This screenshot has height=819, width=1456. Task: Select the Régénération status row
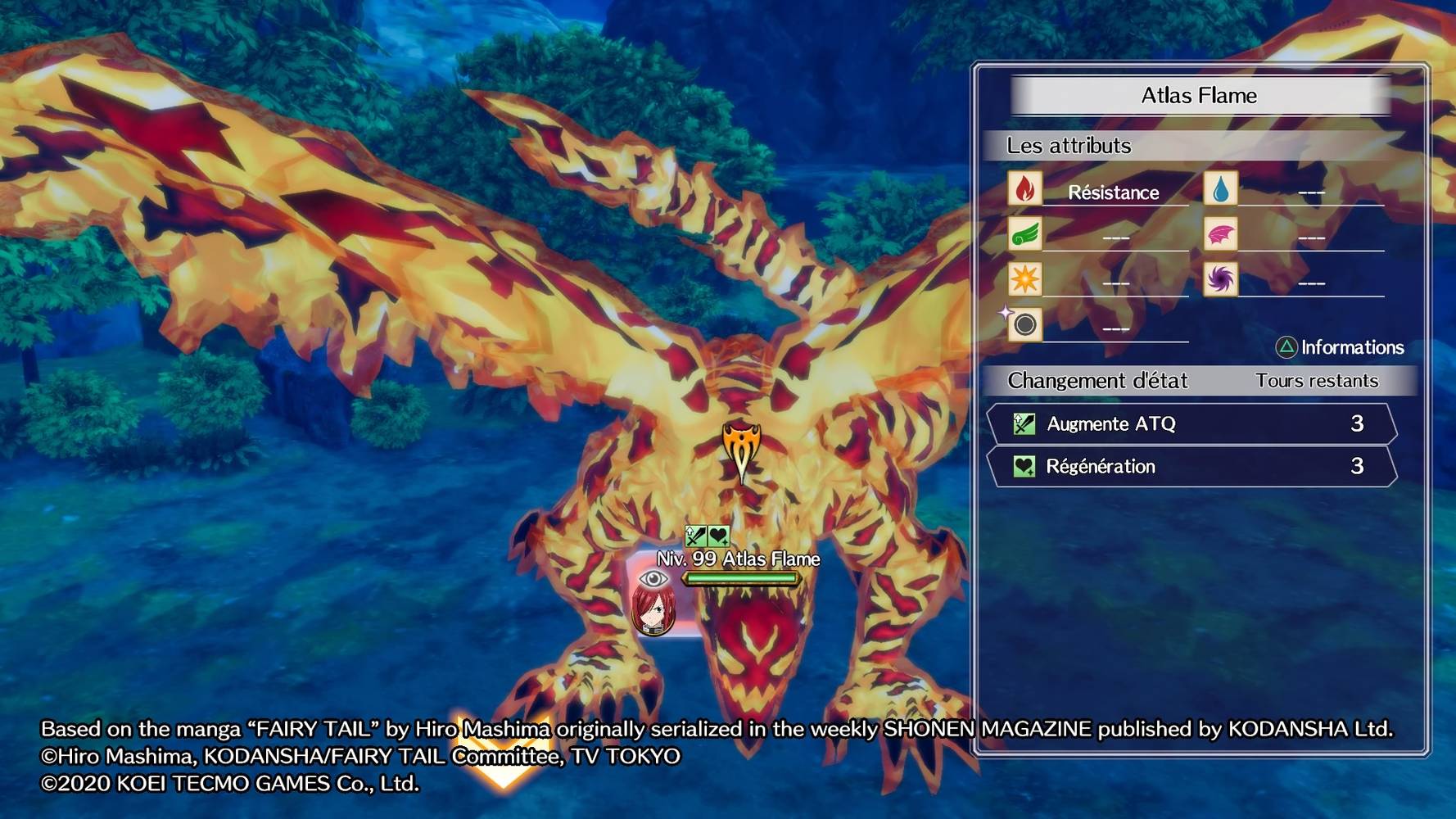pos(1191,466)
